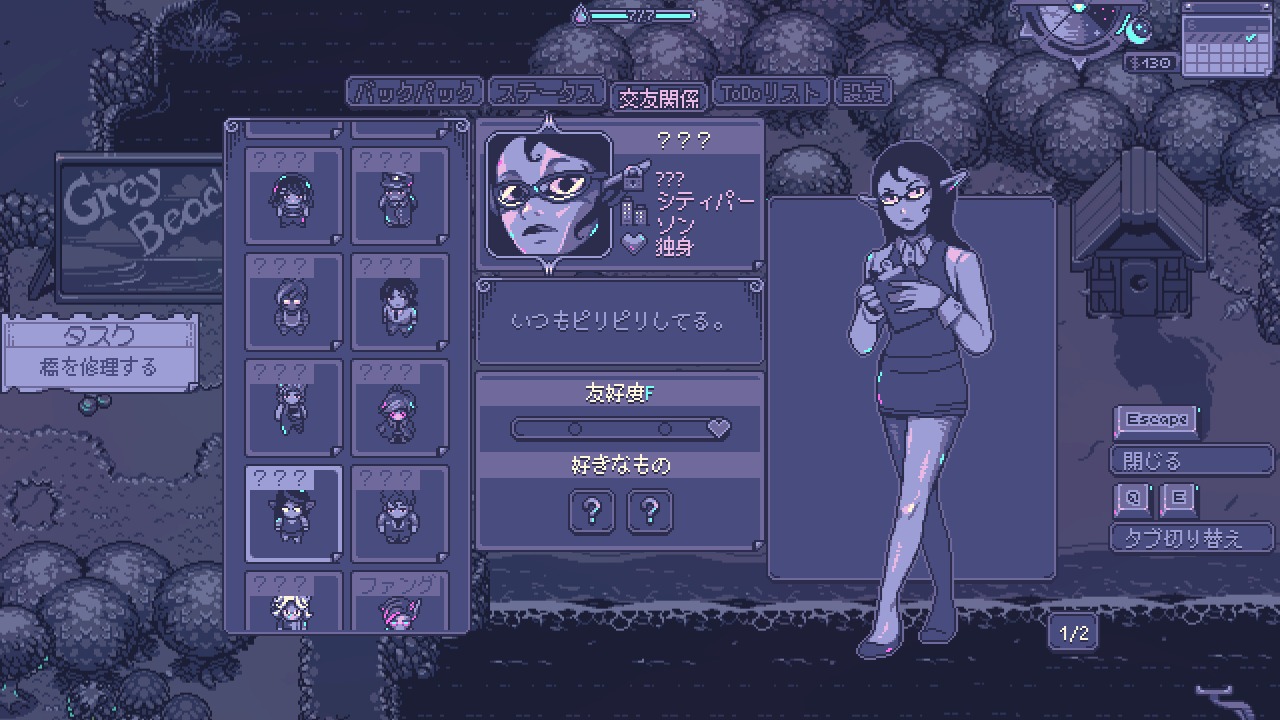This screenshot has height=720, width=1280.
Task: Switch to the バックパック tab
Action: (414, 93)
